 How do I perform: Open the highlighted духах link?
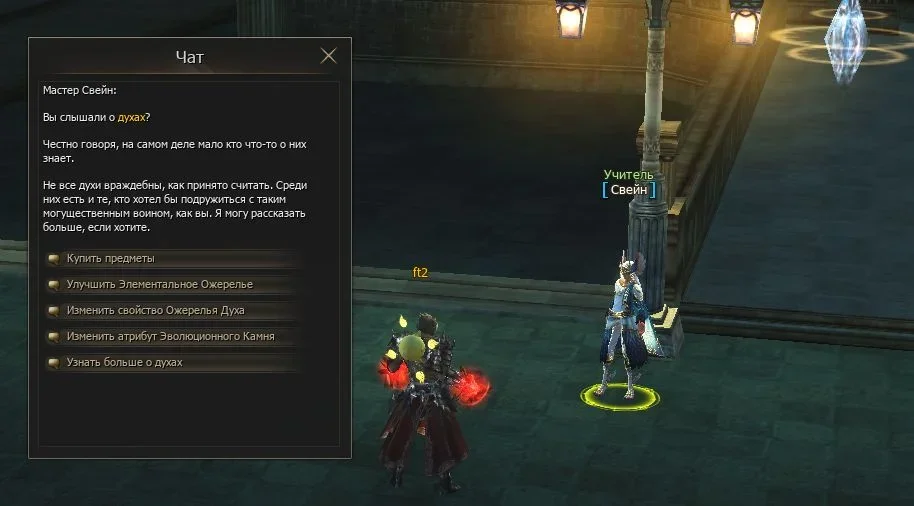(x=133, y=117)
